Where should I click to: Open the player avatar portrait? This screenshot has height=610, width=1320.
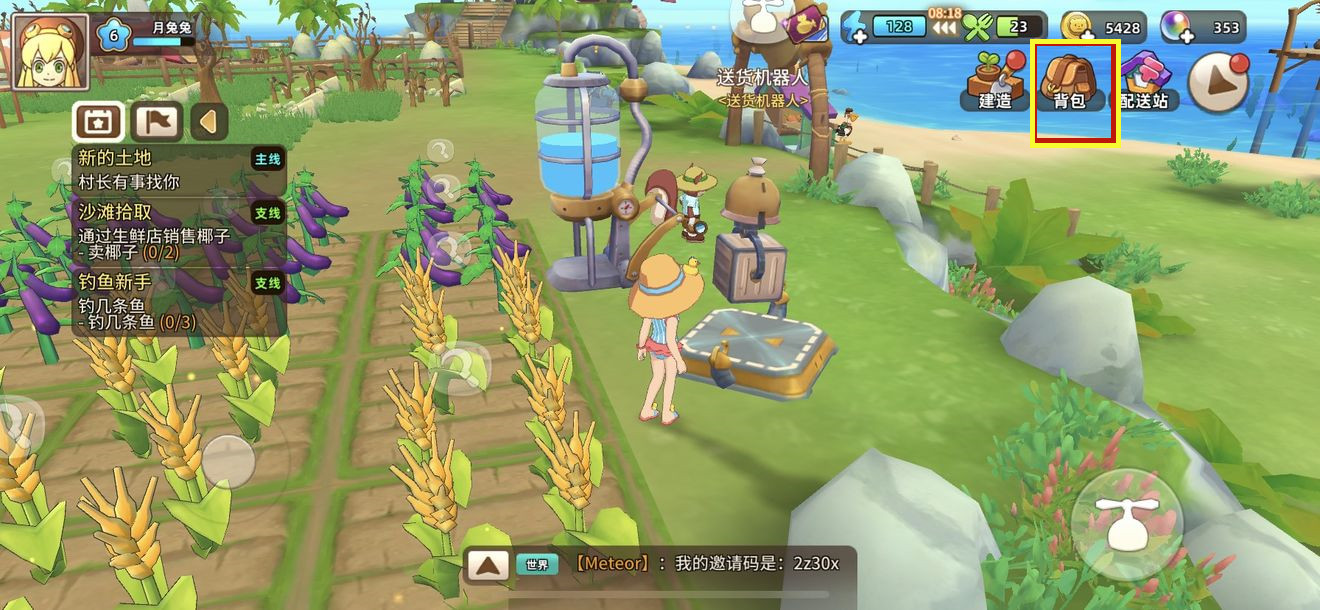tap(47, 51)
